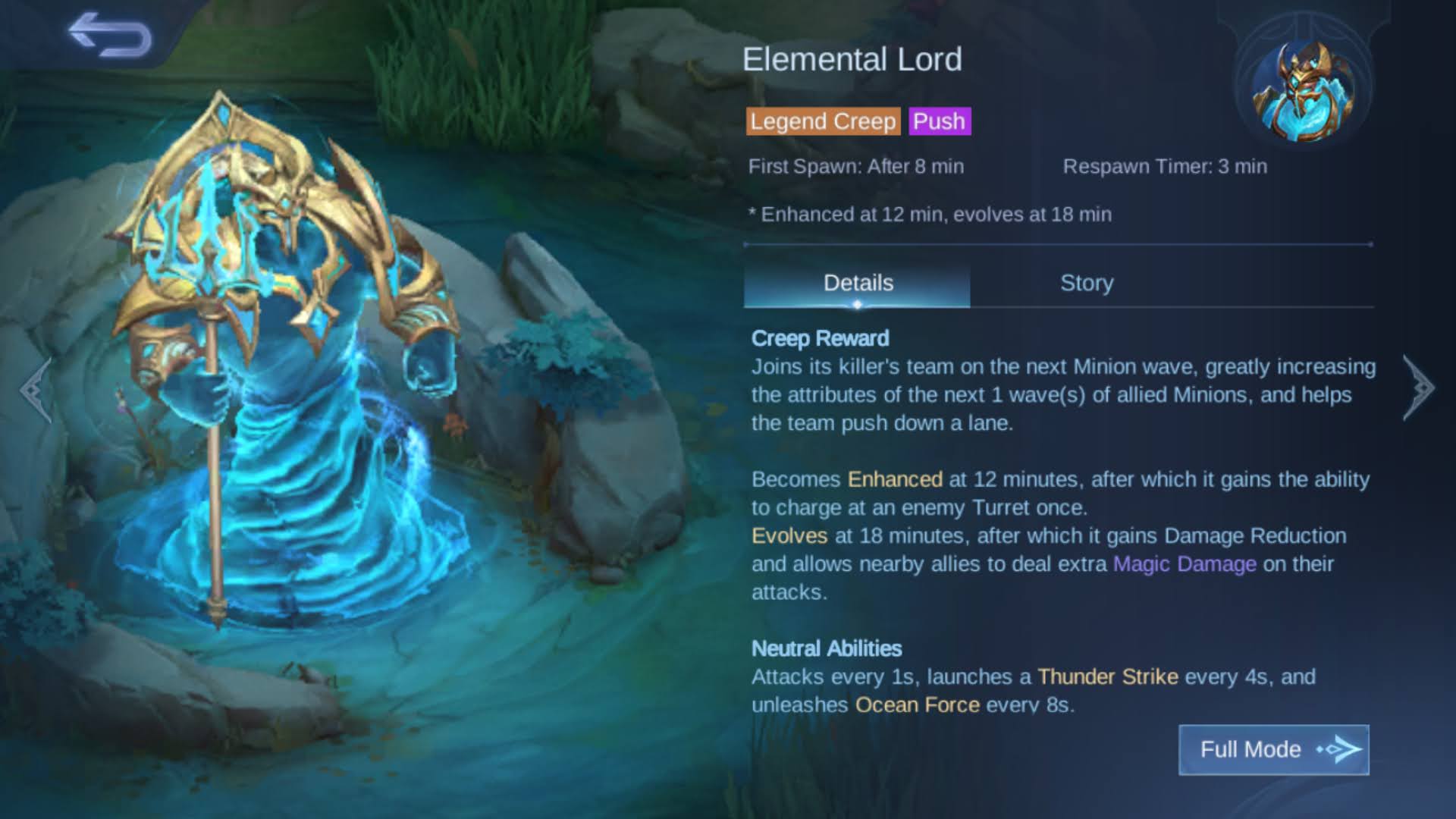This screenshot has height=819, width=1456.
Task: Click the Legend Creep tag
Action: click(822, 121)
